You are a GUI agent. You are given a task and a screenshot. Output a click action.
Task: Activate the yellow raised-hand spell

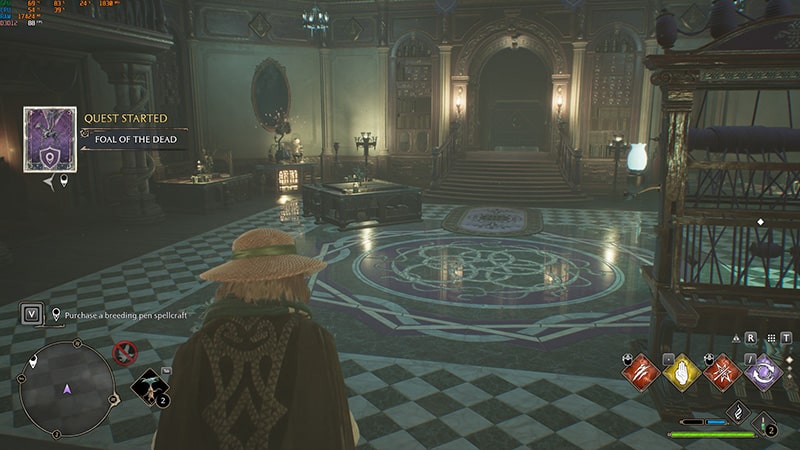click(x=681, y=373)
